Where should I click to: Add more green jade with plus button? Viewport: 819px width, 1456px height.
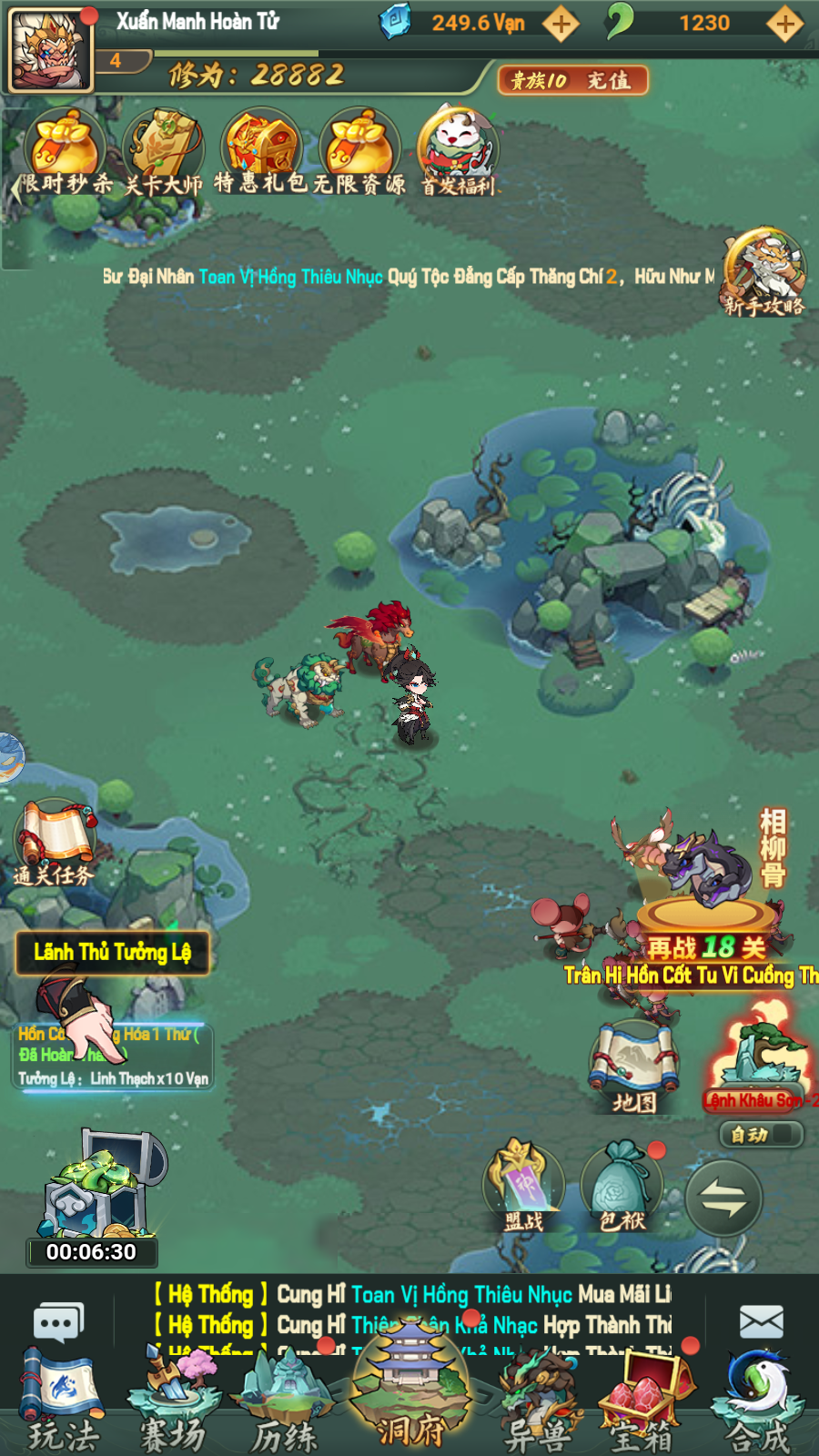[x=784, y=24]
